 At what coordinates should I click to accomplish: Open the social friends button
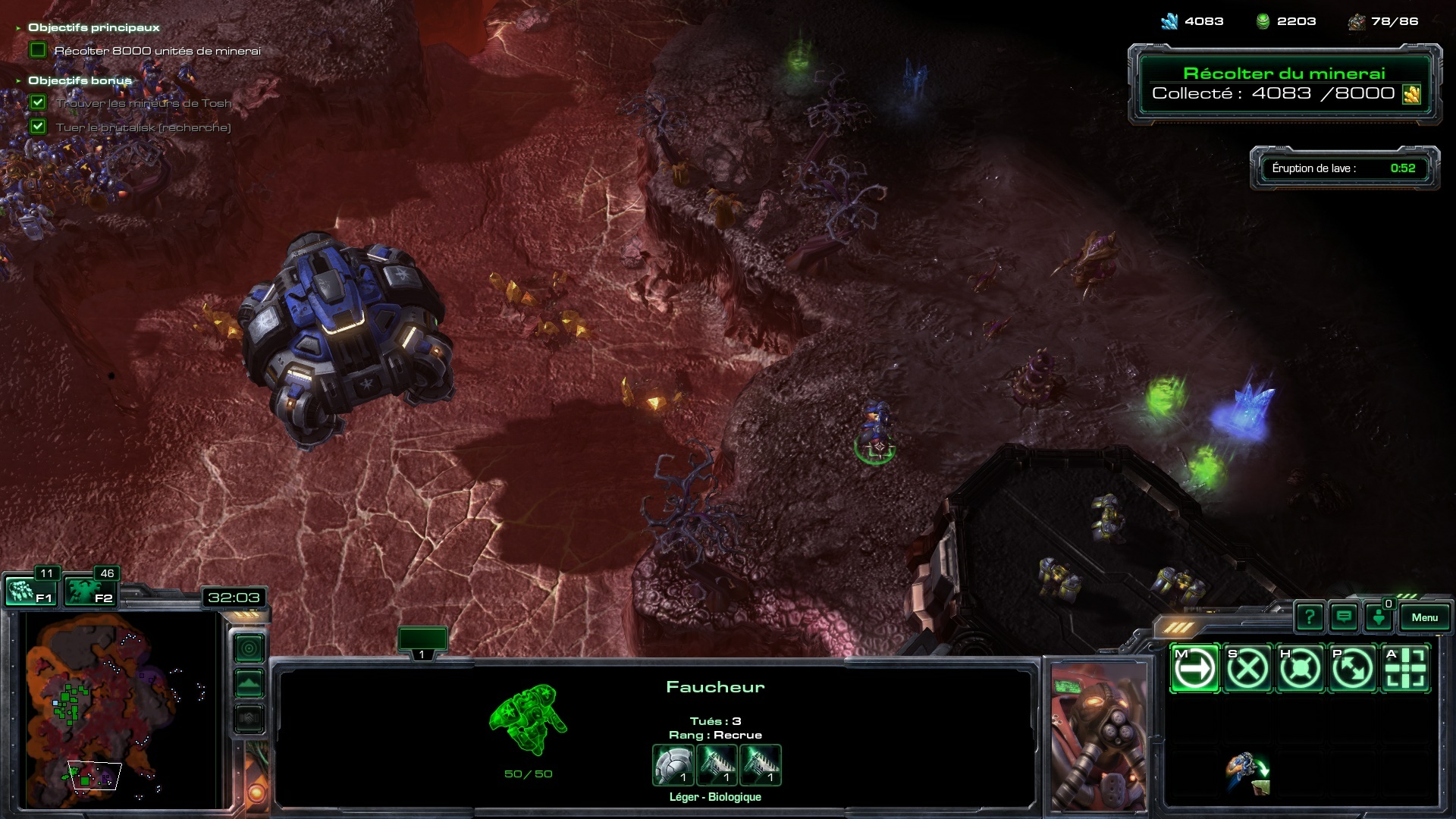[1379, 617]
